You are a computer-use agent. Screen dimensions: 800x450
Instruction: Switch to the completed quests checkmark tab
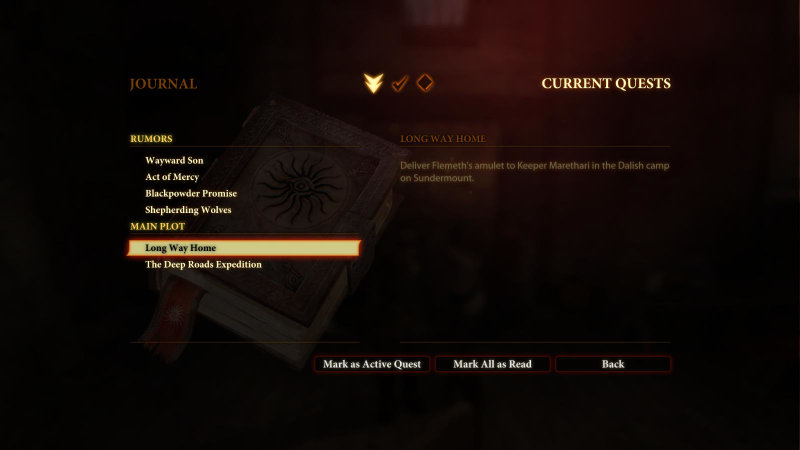(399, 83)
